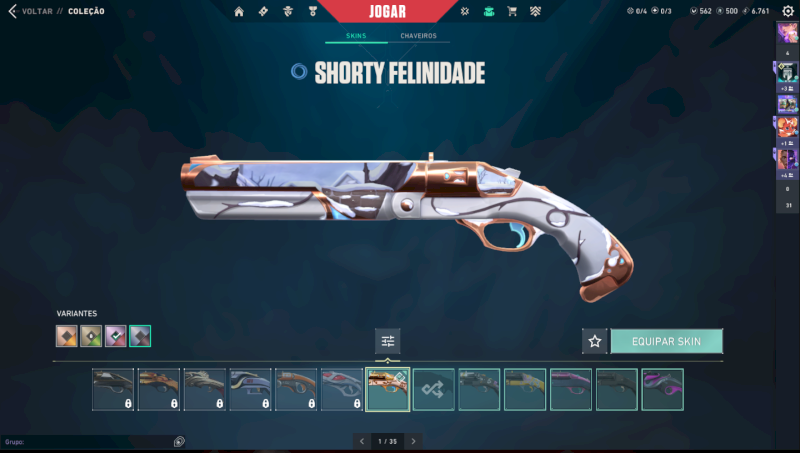
Task: Choose the green variant swatch
Action: tap(91, 336)
